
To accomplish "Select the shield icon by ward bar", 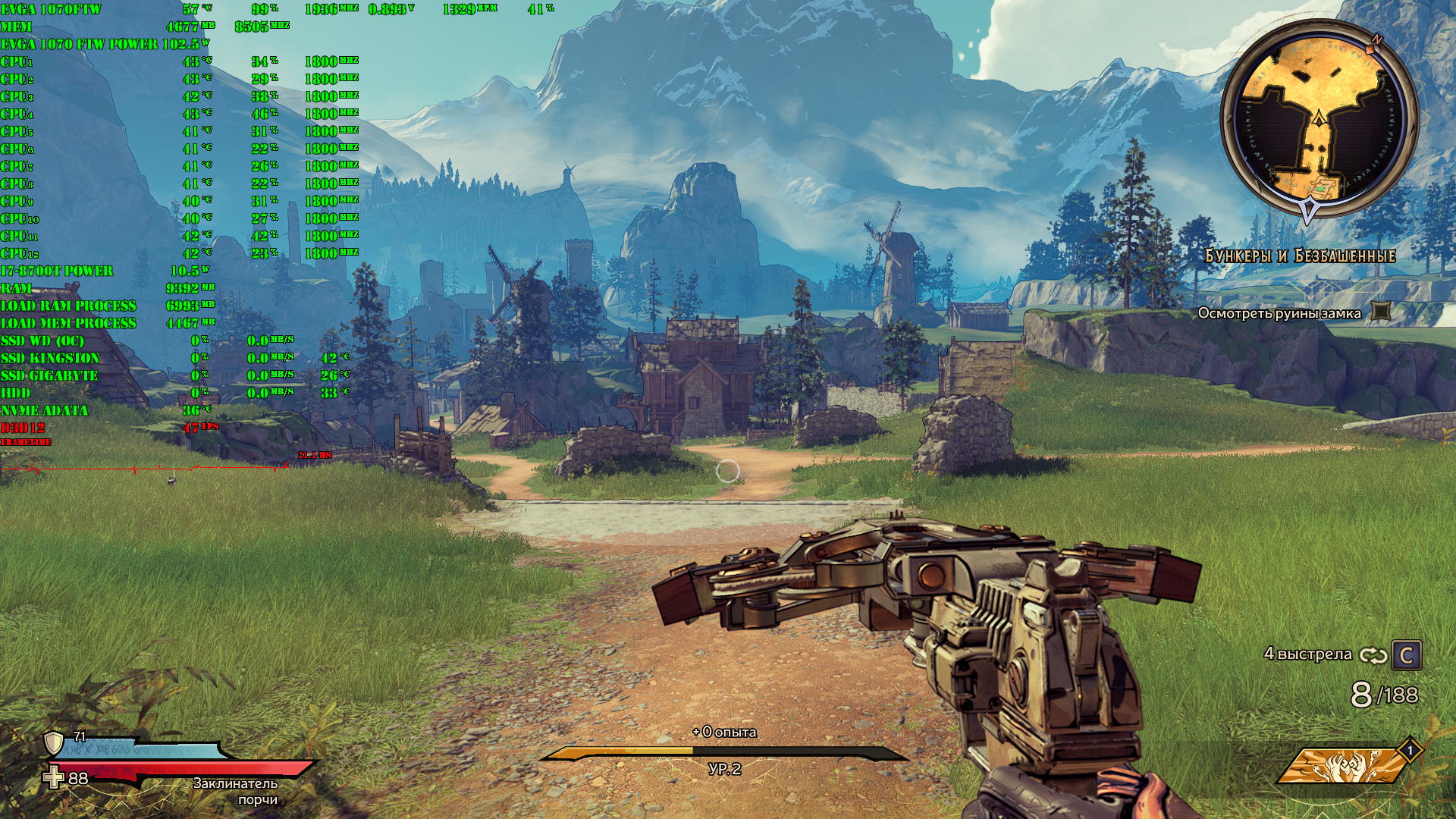I will (53, 742).
